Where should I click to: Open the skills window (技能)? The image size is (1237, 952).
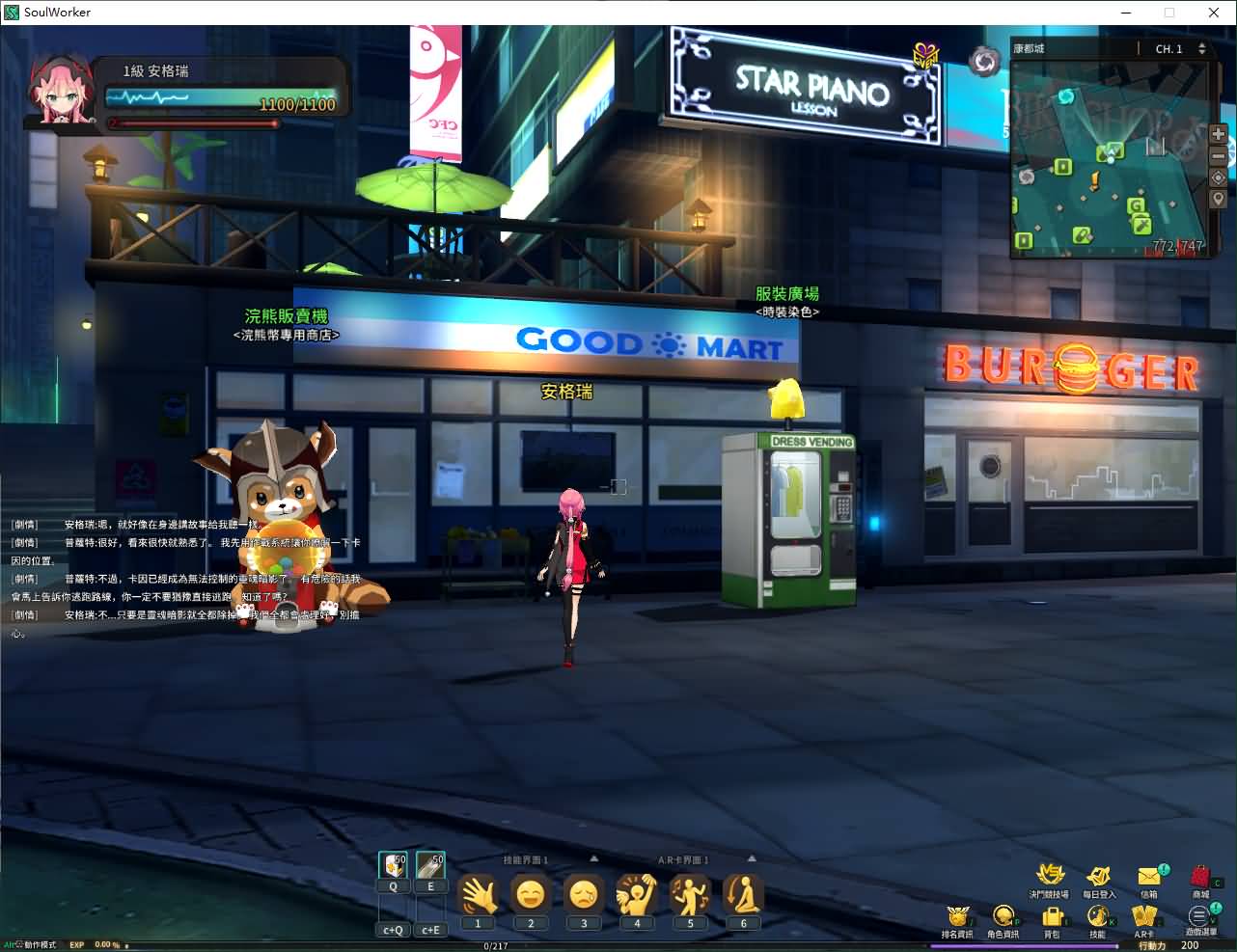coord(1097,917)
